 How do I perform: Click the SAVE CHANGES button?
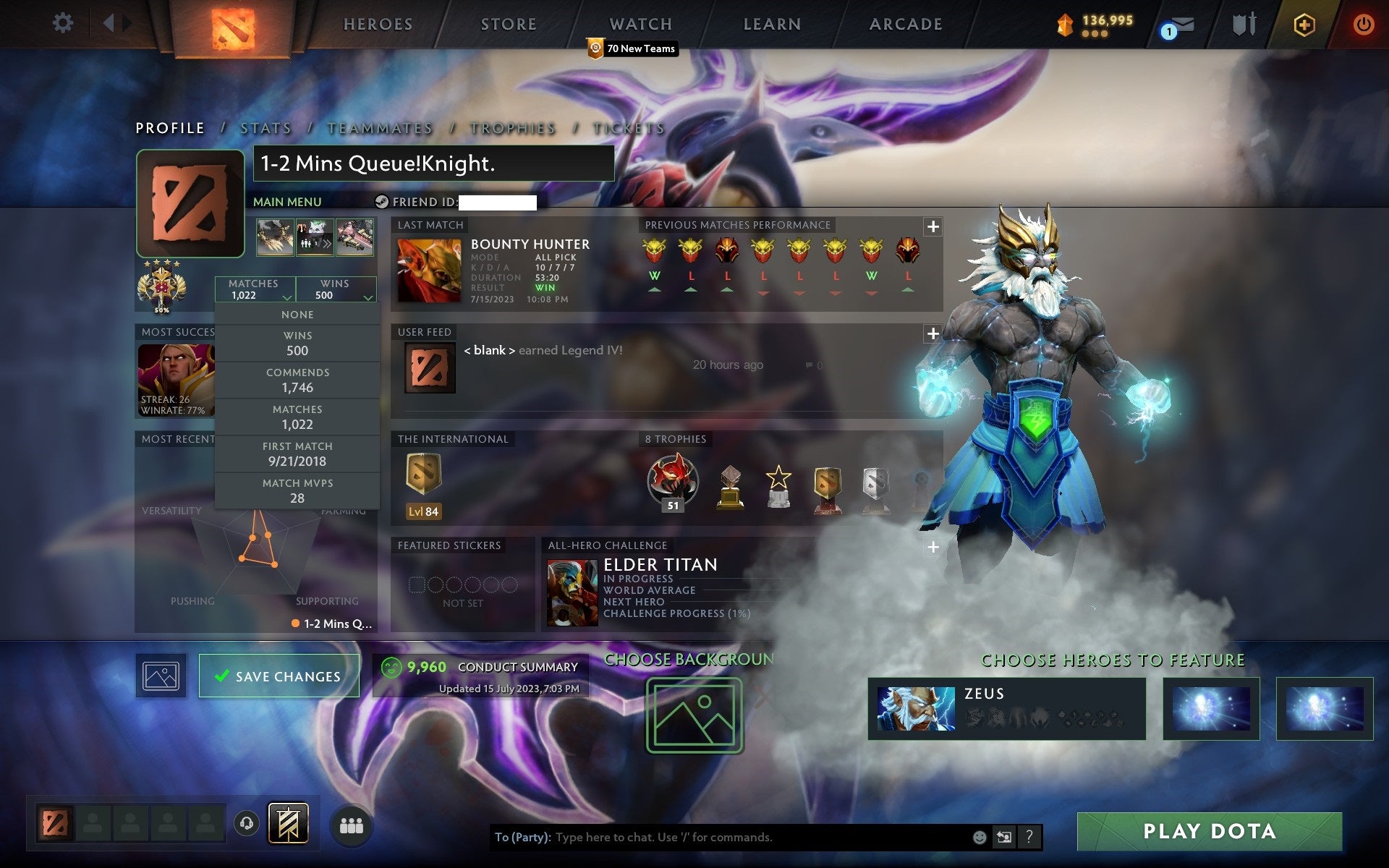[x=279, y=676]
